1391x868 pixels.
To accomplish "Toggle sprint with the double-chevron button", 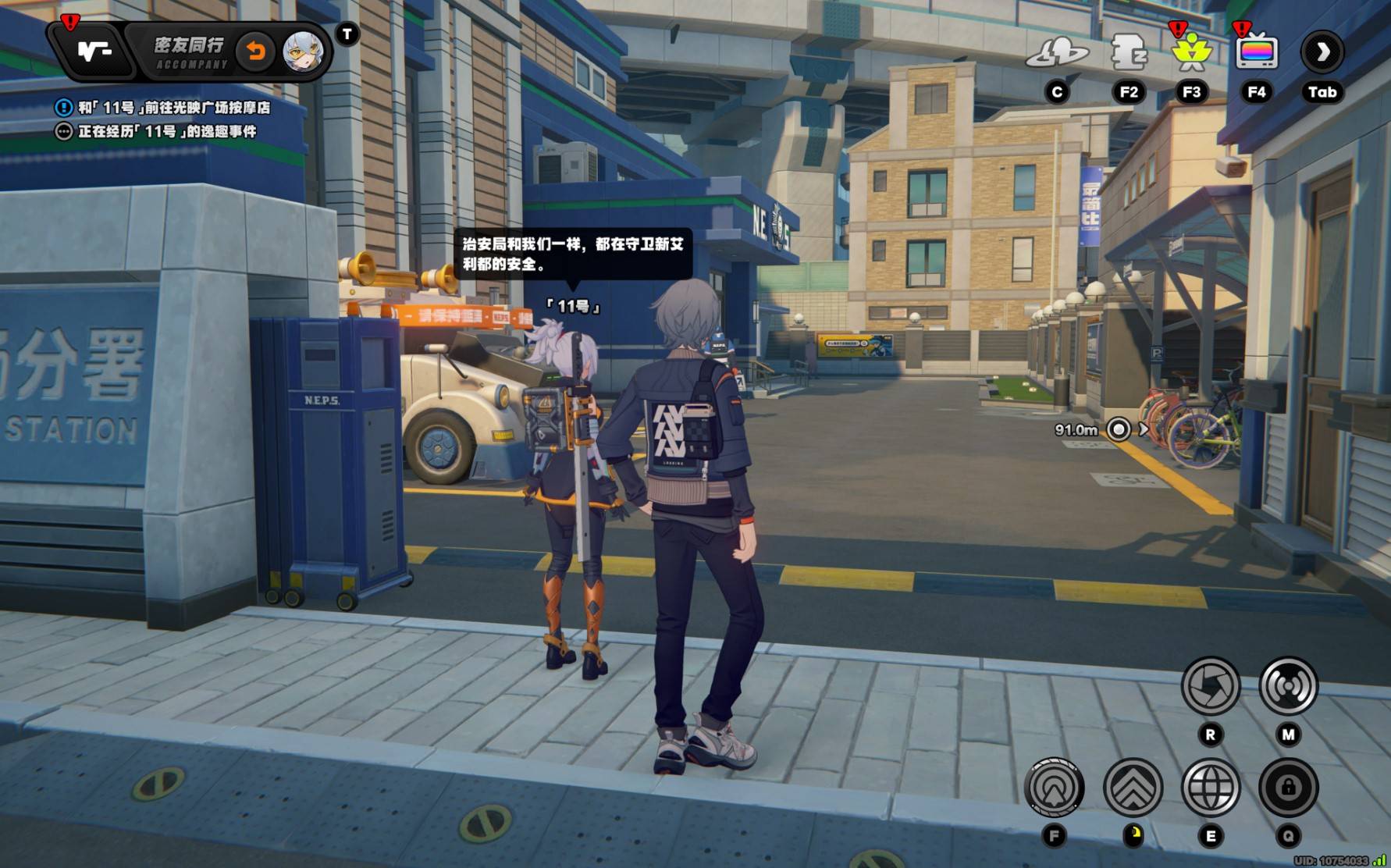I will pos(1133,787).
